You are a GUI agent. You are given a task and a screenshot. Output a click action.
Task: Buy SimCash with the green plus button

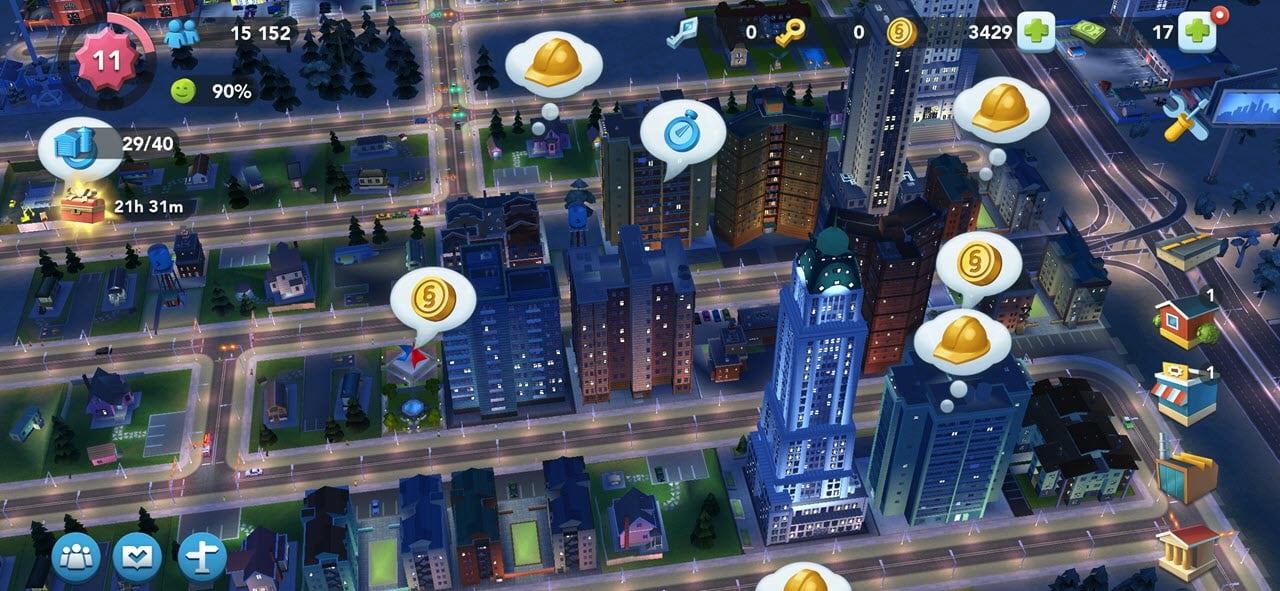pos(1196,33)
